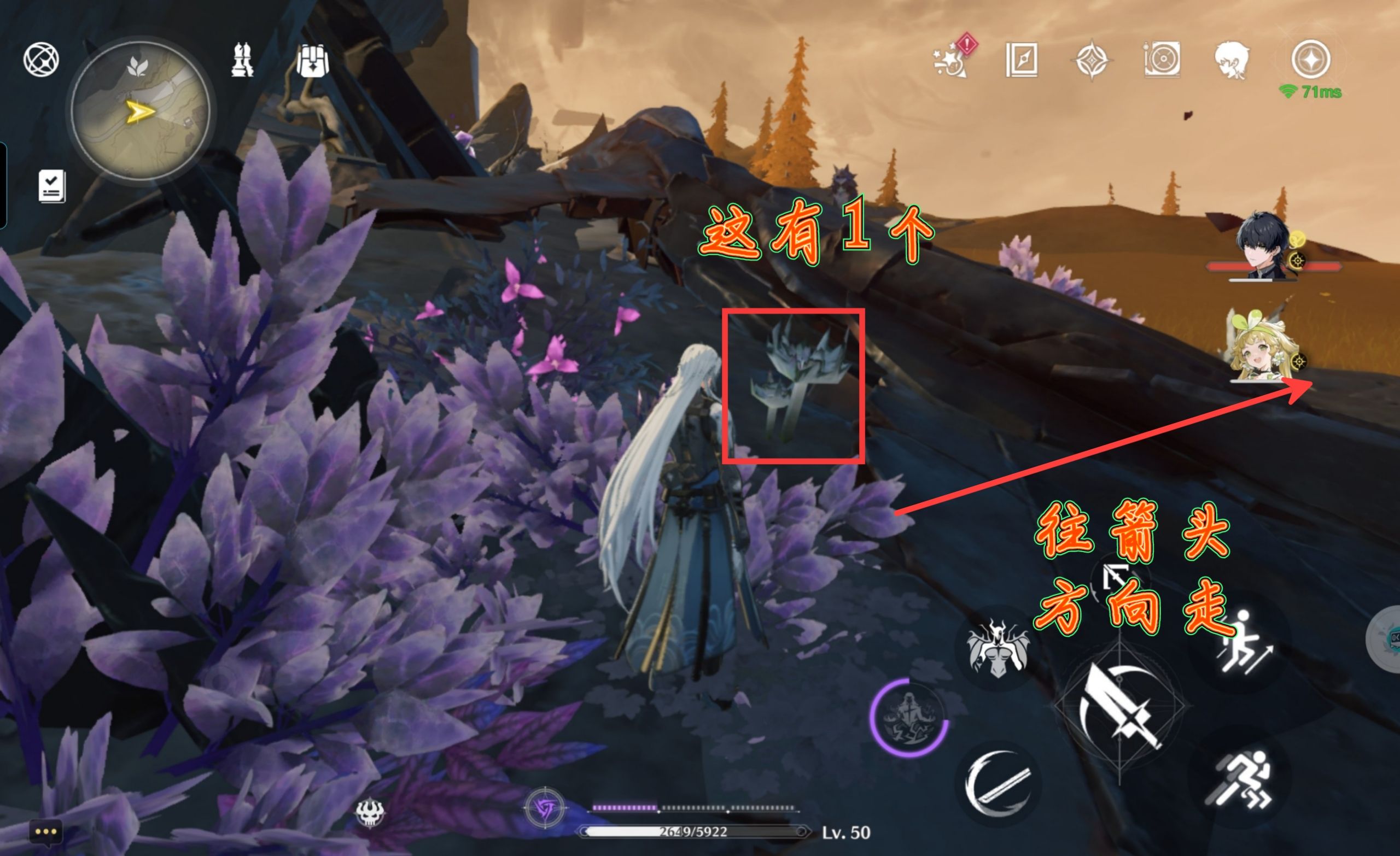Trigger the purple-ringed resonance liberation
The image size is (1400, 856).
pos(908,718)
